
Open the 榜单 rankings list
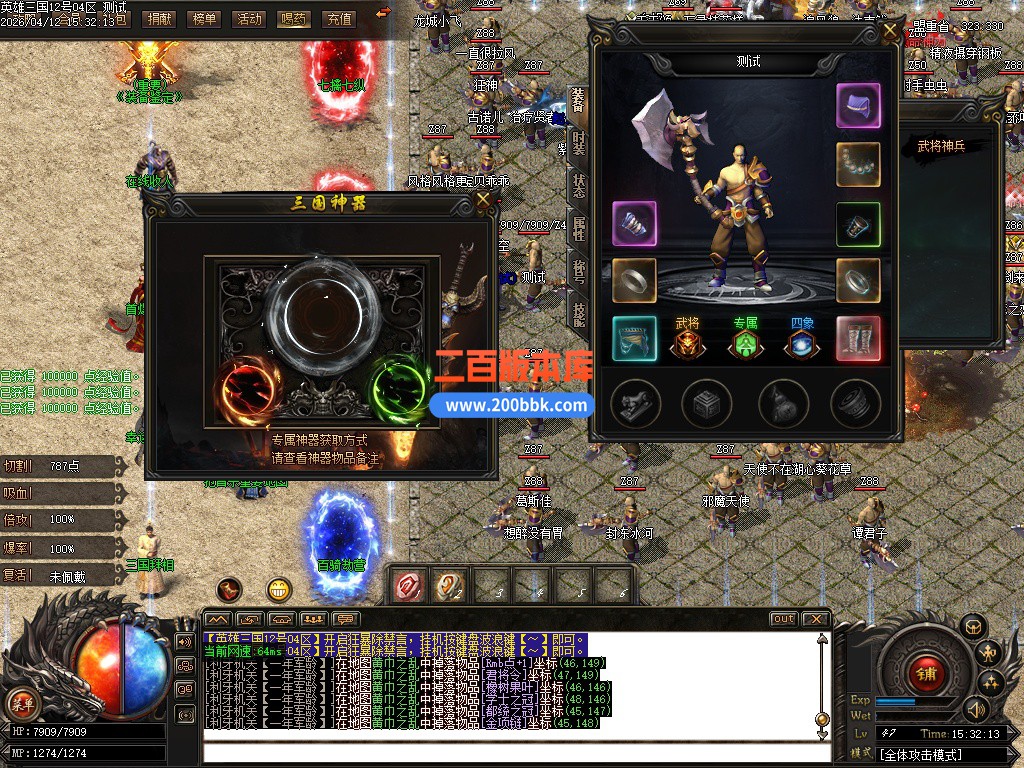(x=204, y=18)
